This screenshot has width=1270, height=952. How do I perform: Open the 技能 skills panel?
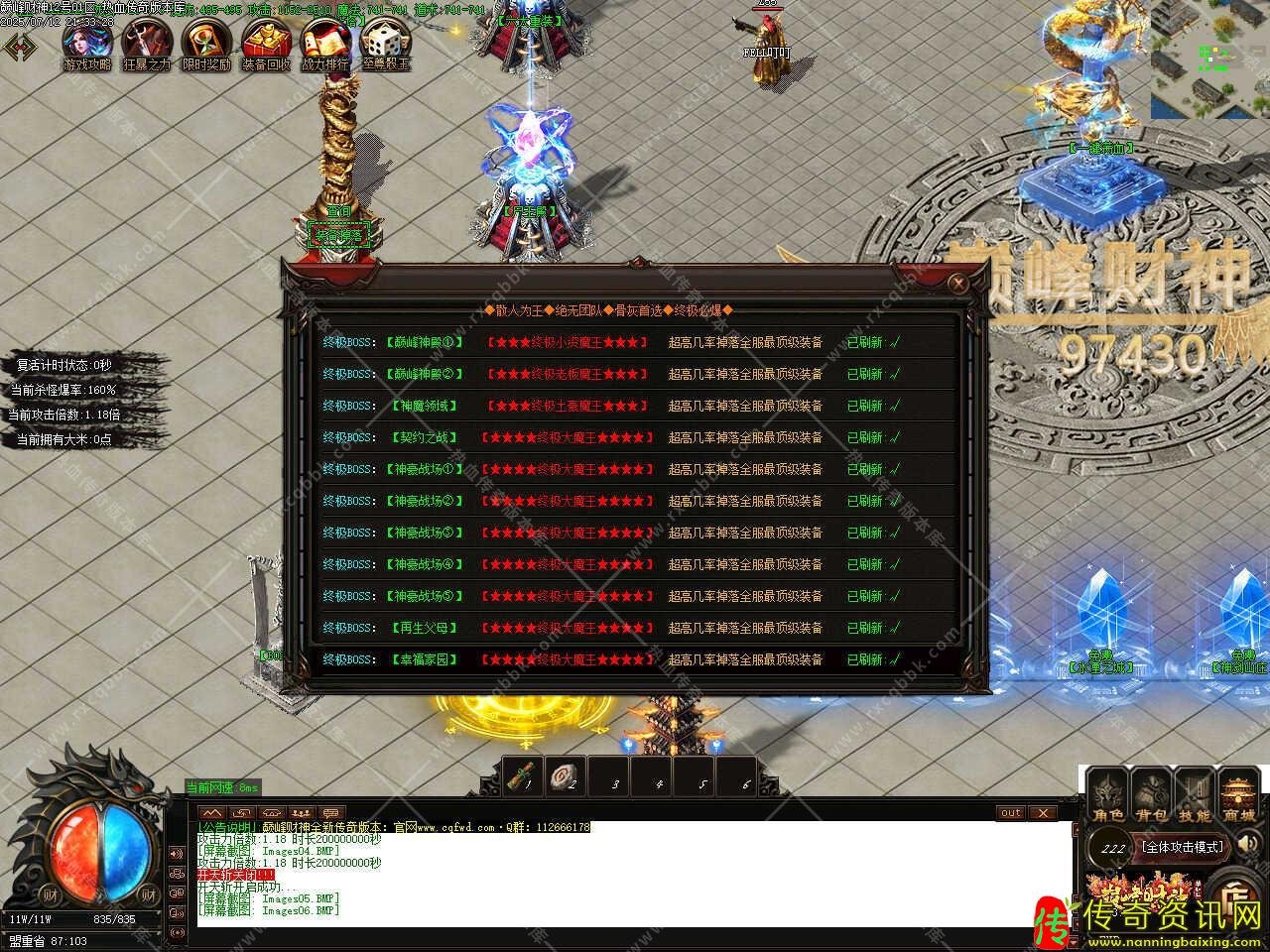coord(1195,798)
